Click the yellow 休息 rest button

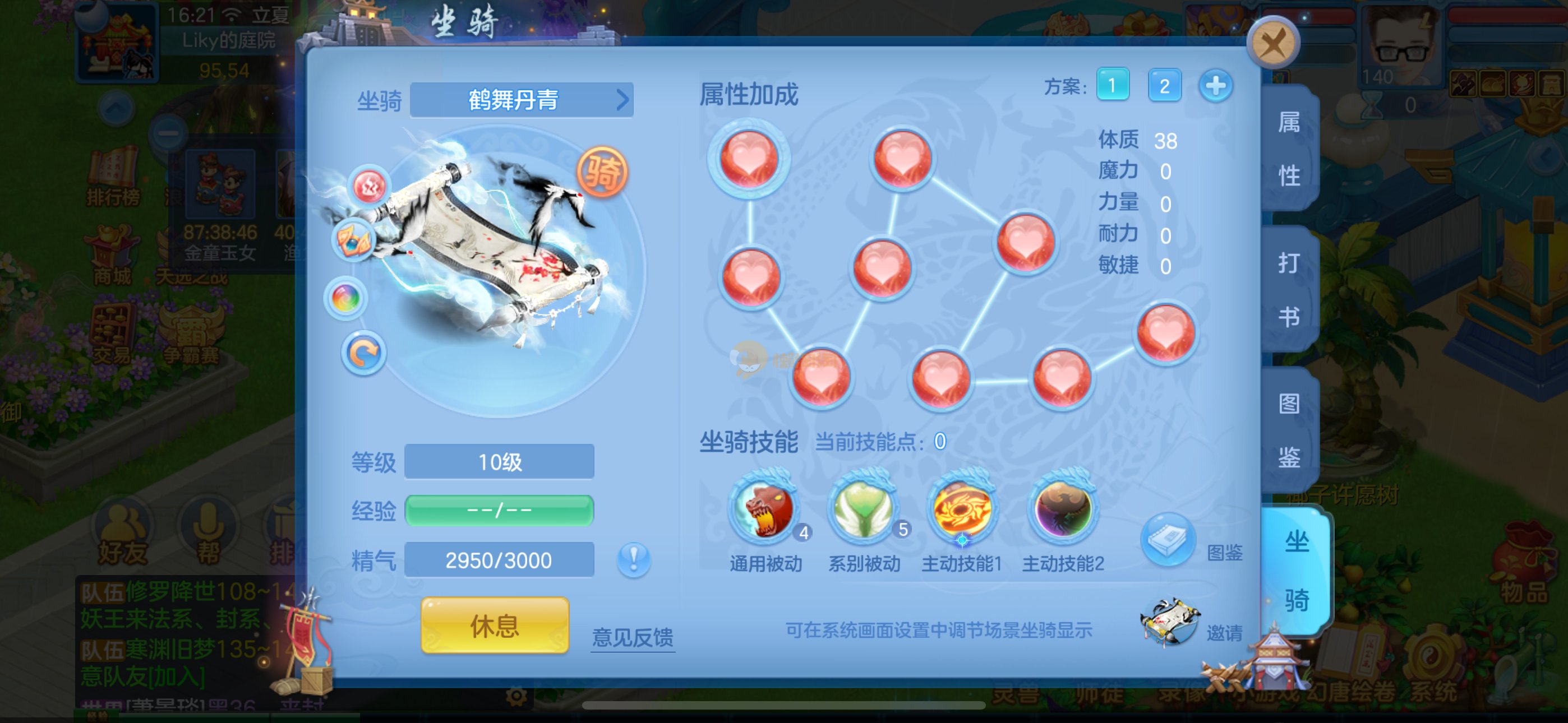click(494, 625)
